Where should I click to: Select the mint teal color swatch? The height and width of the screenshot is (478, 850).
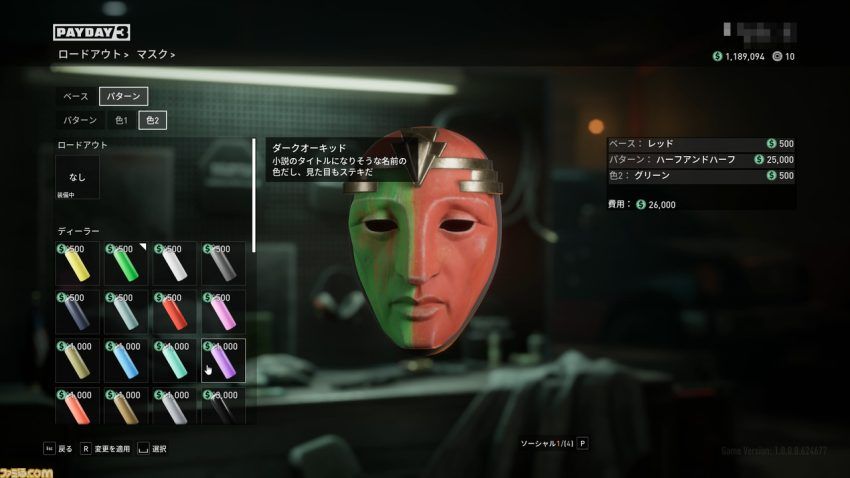click(x=173, y=360)
